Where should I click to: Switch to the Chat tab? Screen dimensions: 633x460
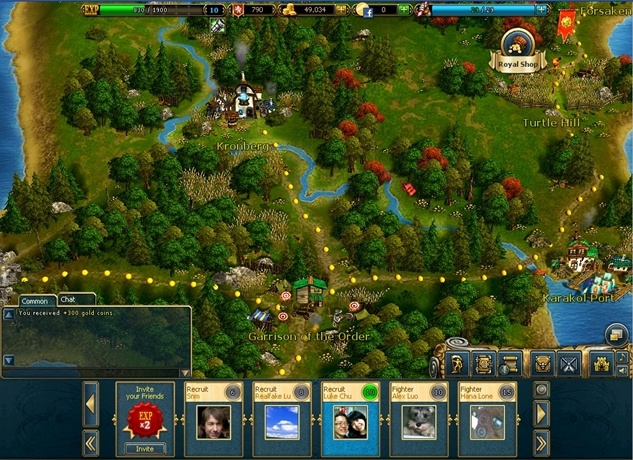[x=70, y=299]
